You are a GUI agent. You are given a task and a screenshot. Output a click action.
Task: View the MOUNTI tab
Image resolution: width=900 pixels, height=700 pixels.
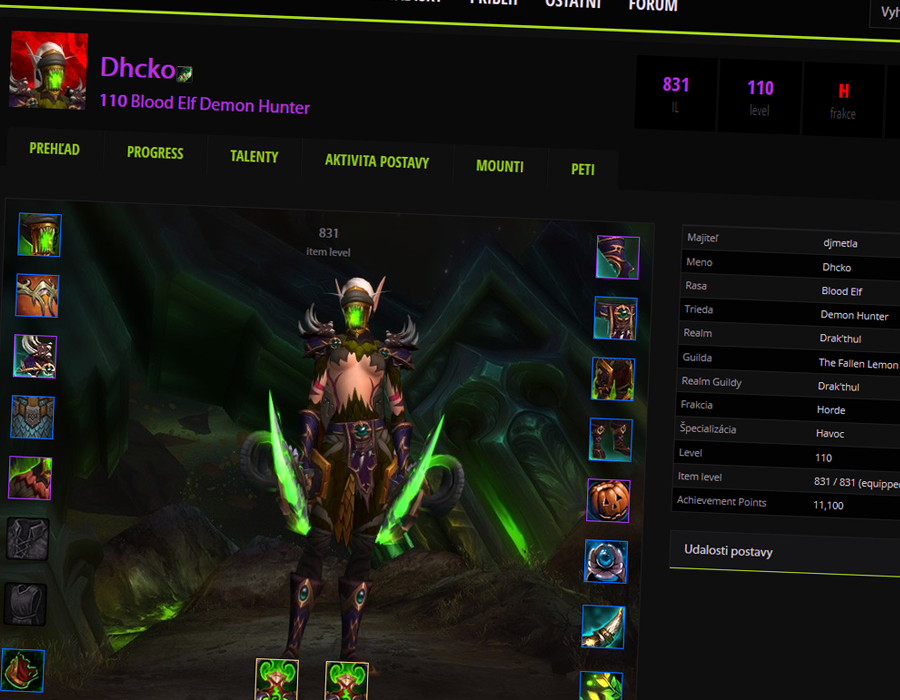click(x=500, y=166)
